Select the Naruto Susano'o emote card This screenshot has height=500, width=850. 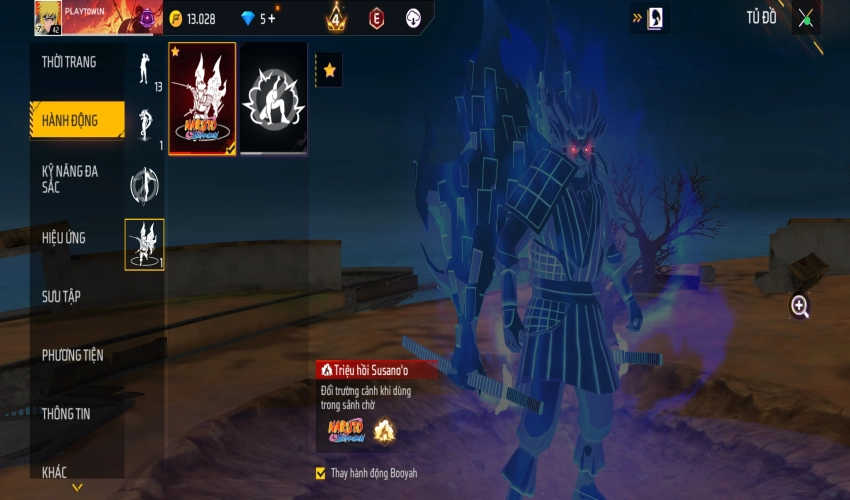pyautogui.click(x=202, y=99)
